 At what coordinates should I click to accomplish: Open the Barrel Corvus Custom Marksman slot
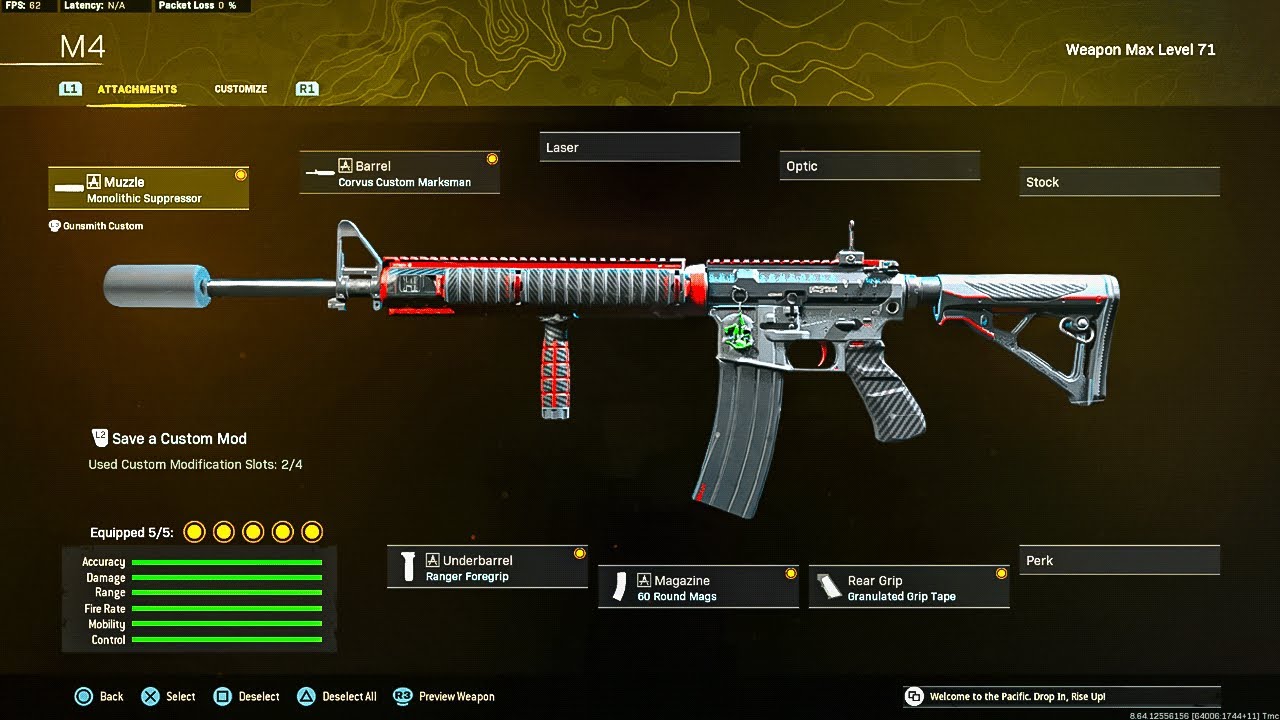coord(400,173)
